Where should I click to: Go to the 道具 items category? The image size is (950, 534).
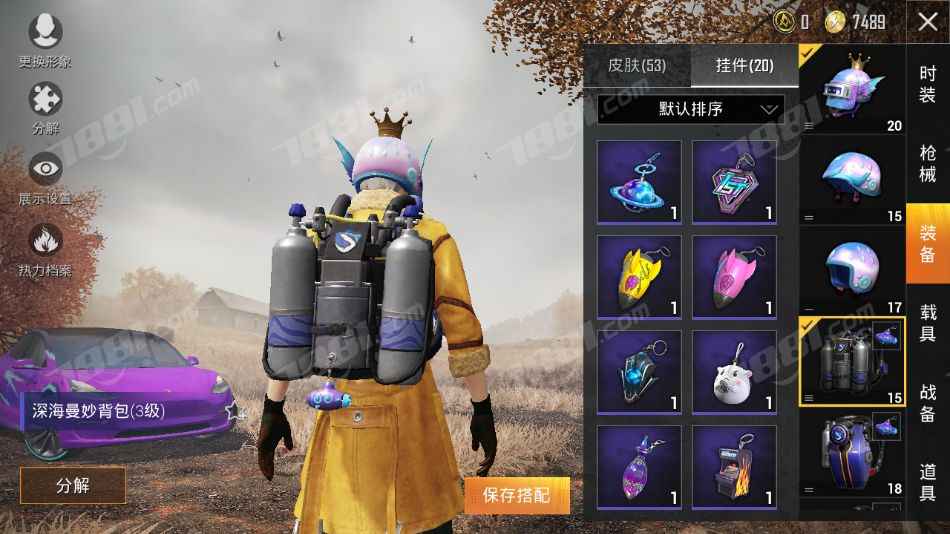[x=928, y=482]
